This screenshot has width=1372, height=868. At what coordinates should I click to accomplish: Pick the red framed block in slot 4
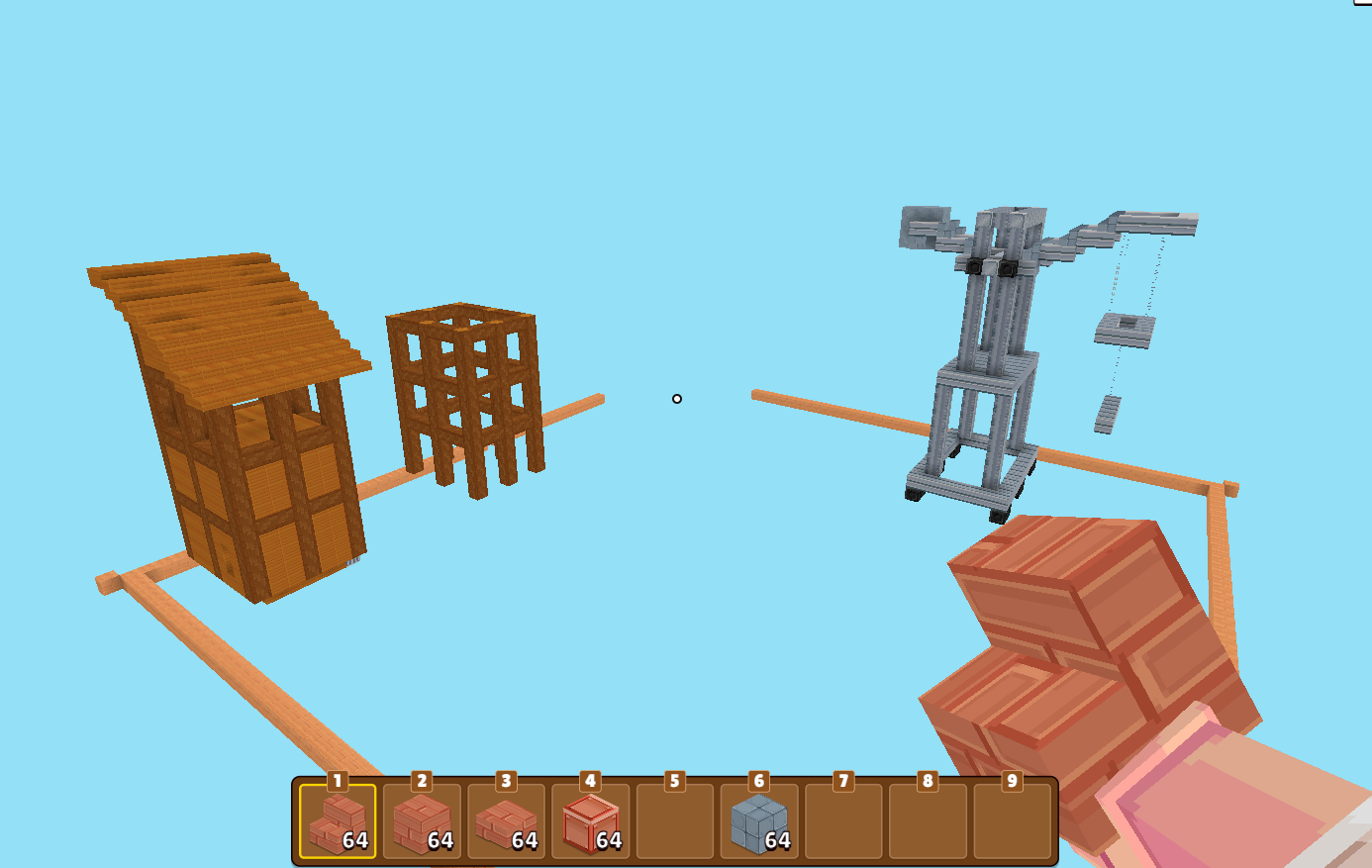pyautogui.click(x=590, y=821)
